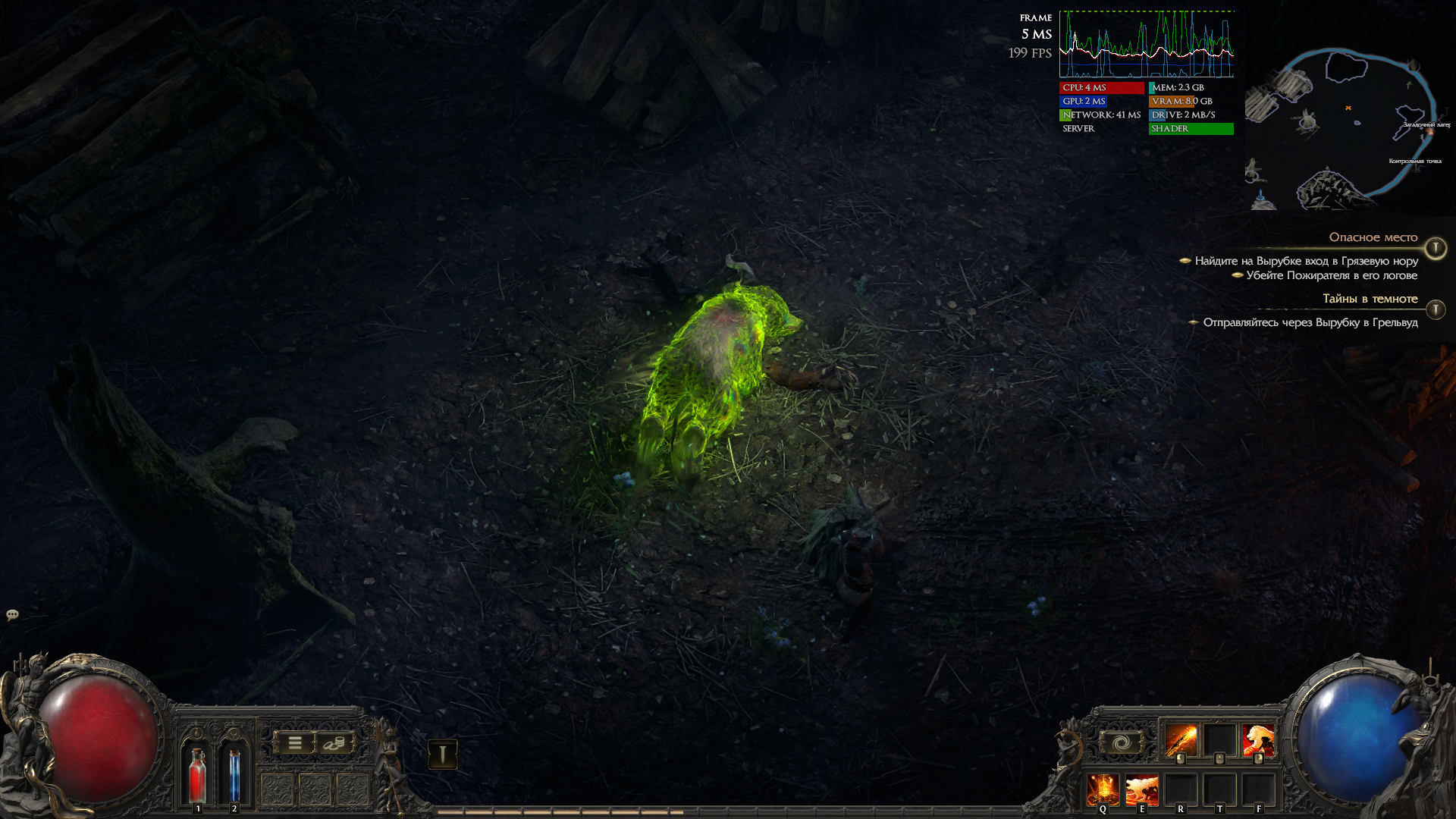
Task: Toggle the Опасное место quest tracker pin
Action: (1436, 248)
